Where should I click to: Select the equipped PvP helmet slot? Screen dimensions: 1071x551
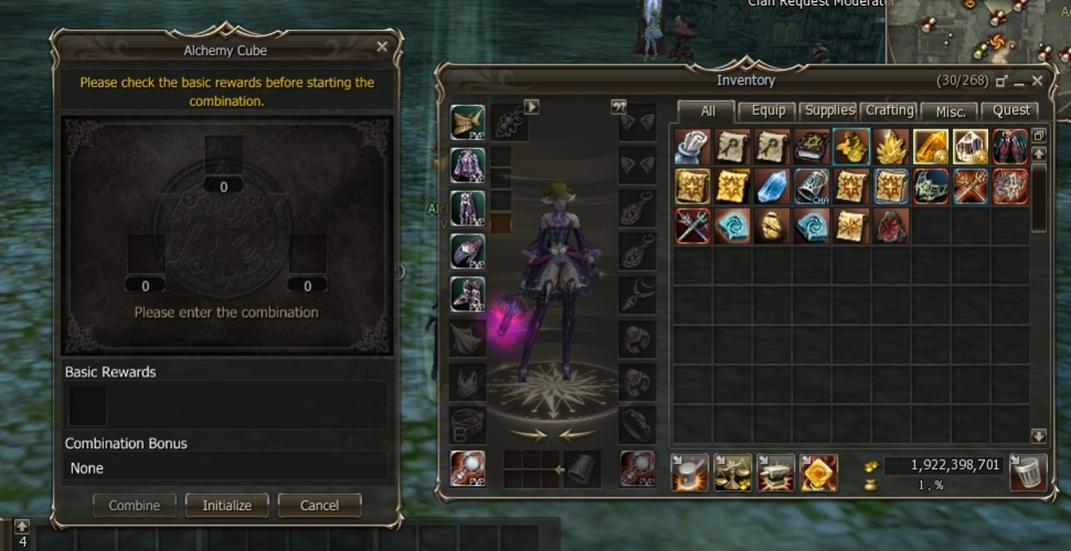click(467, 122)
